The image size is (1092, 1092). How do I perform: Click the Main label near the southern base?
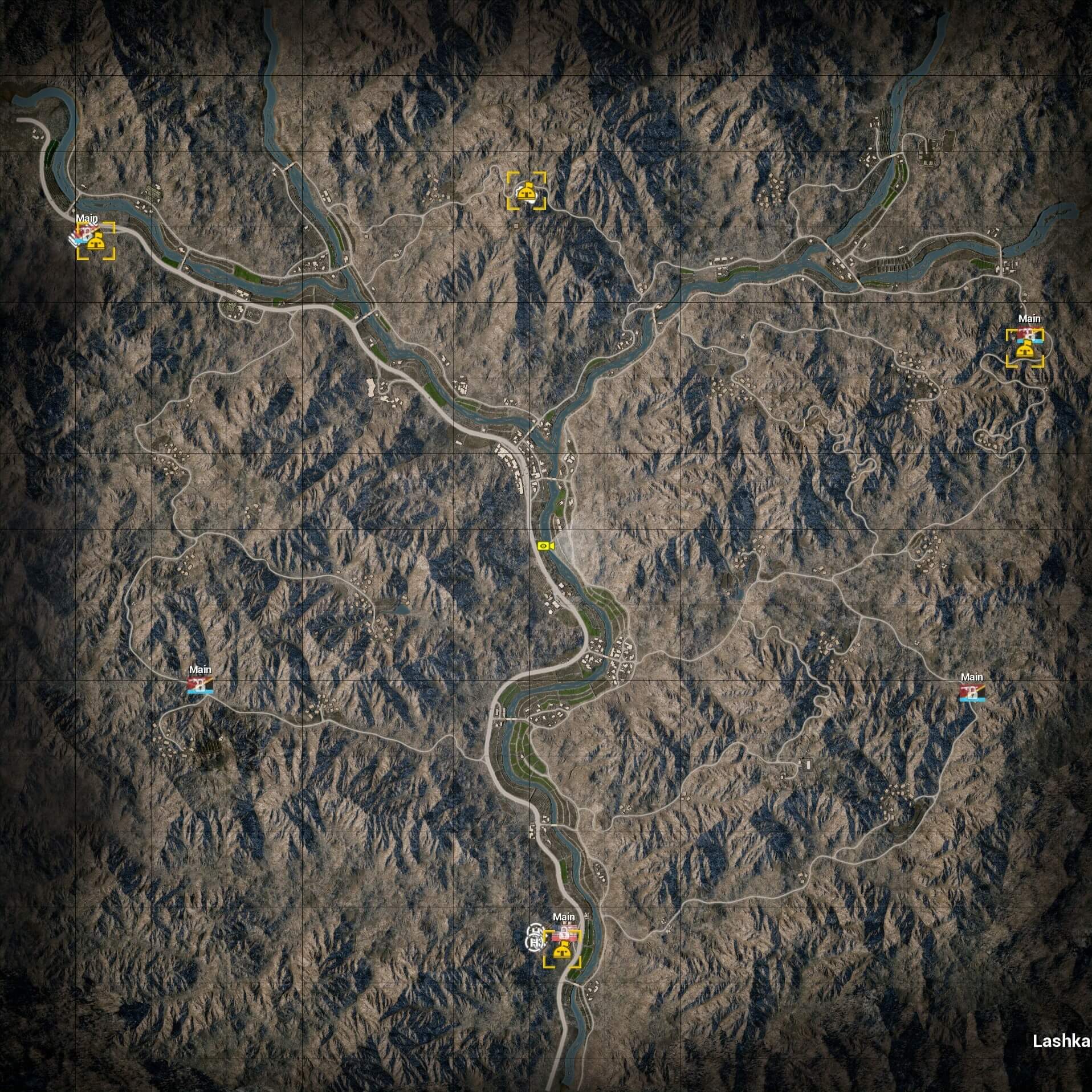pos(564,916)
